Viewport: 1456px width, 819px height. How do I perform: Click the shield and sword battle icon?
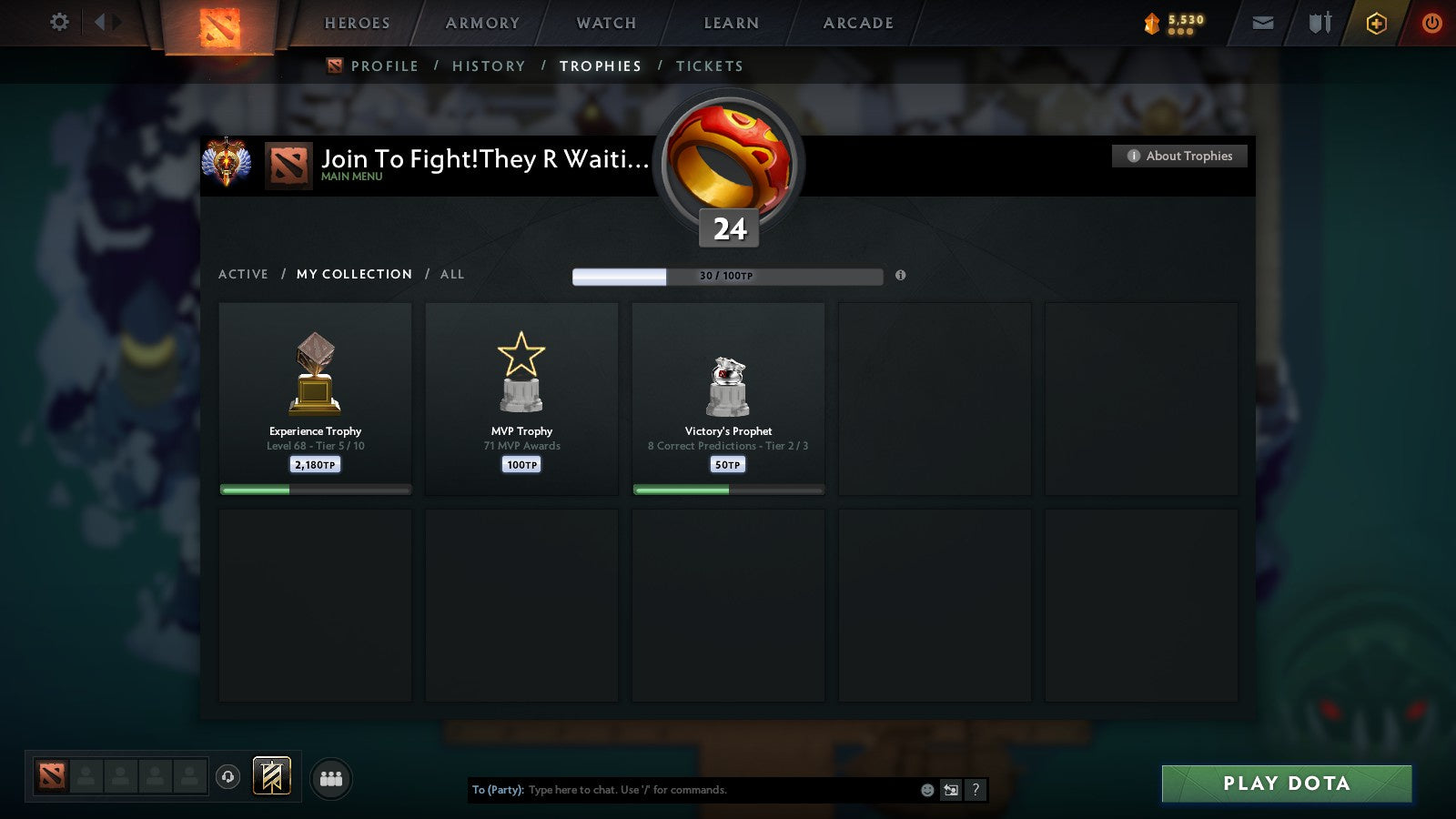pyautogui.click(x=1319, y=23)
